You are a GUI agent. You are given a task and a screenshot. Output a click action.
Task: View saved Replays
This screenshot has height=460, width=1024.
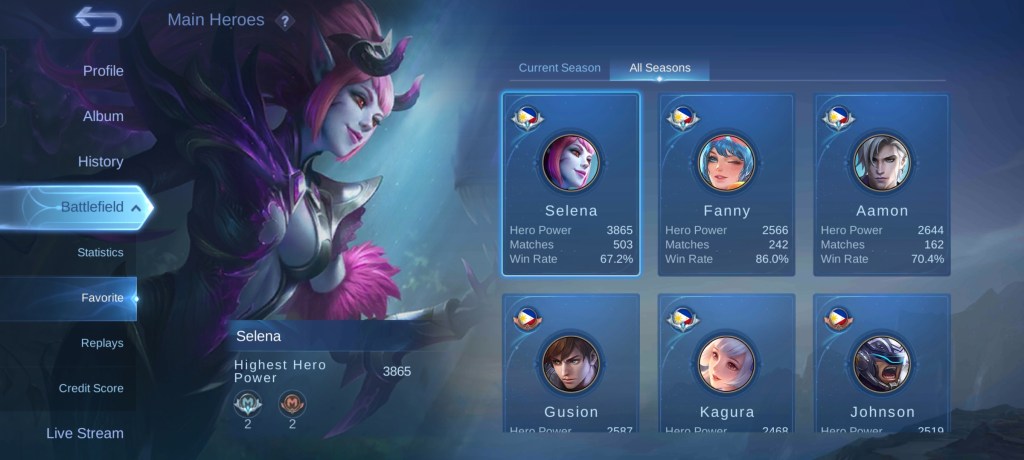pos(102,343)
